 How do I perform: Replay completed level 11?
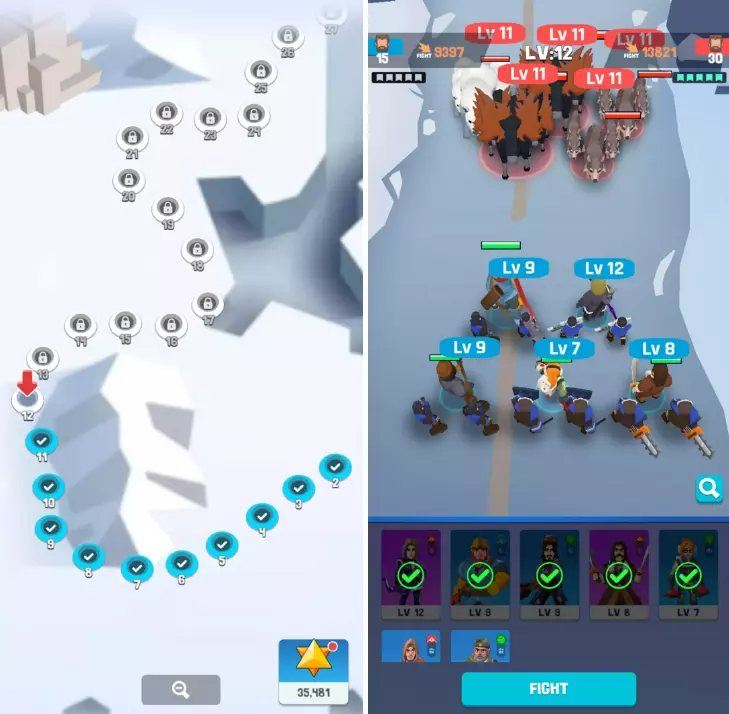click(41, 441)
